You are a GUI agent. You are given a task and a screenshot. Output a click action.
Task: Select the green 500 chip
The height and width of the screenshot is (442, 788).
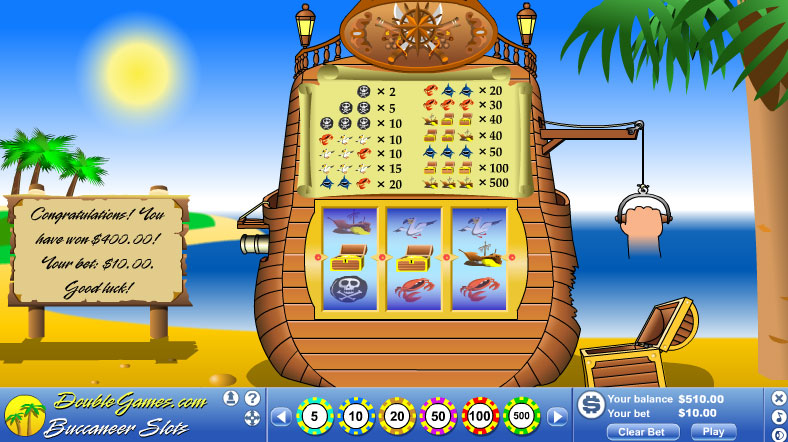pyautogui.click(x=522, y=415)
